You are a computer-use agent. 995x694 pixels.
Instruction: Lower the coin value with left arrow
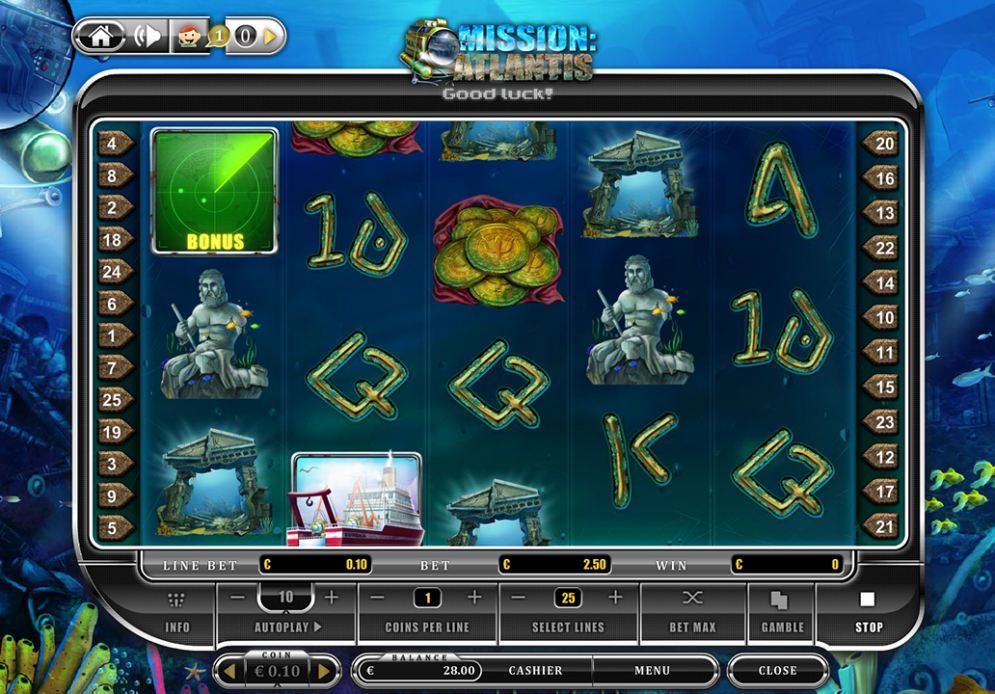tap(228, 671)
